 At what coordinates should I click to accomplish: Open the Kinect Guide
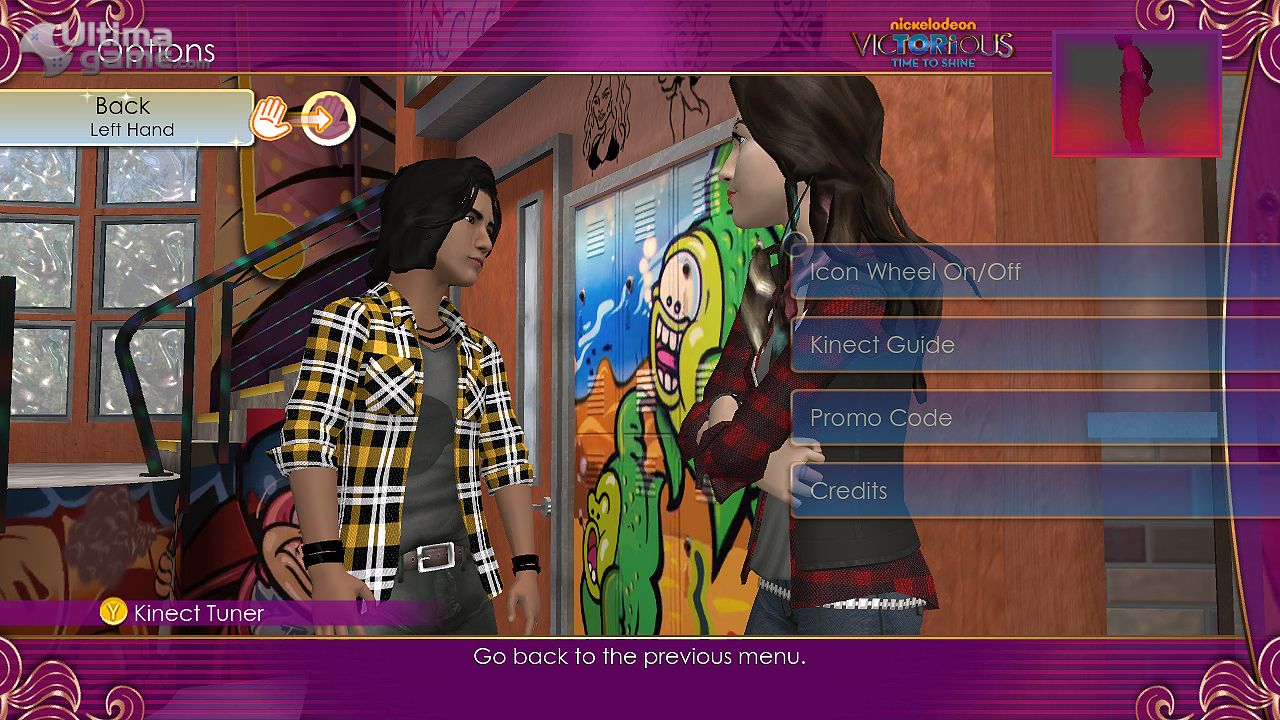click(x=1010, y=345)
